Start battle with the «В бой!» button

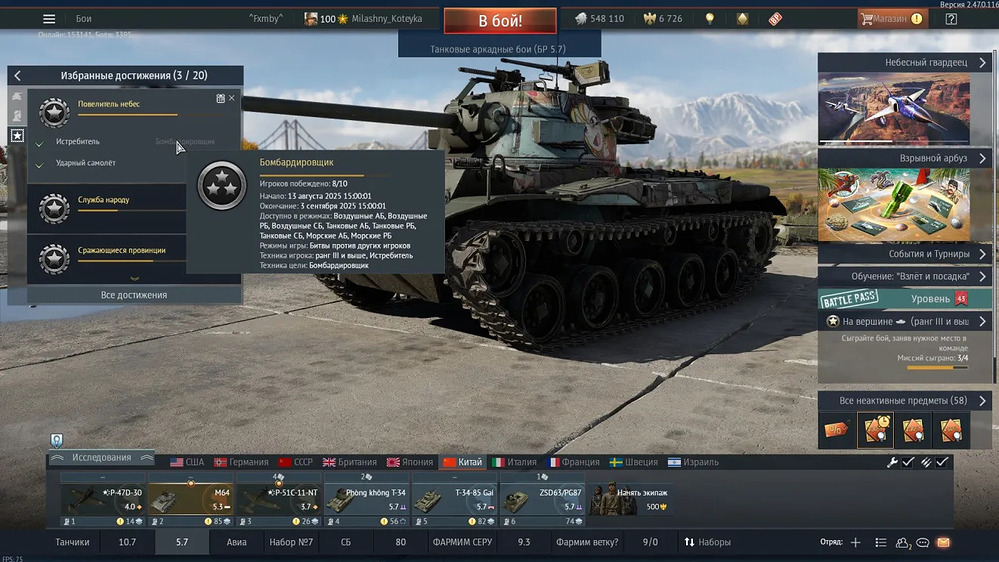[500, 20]
